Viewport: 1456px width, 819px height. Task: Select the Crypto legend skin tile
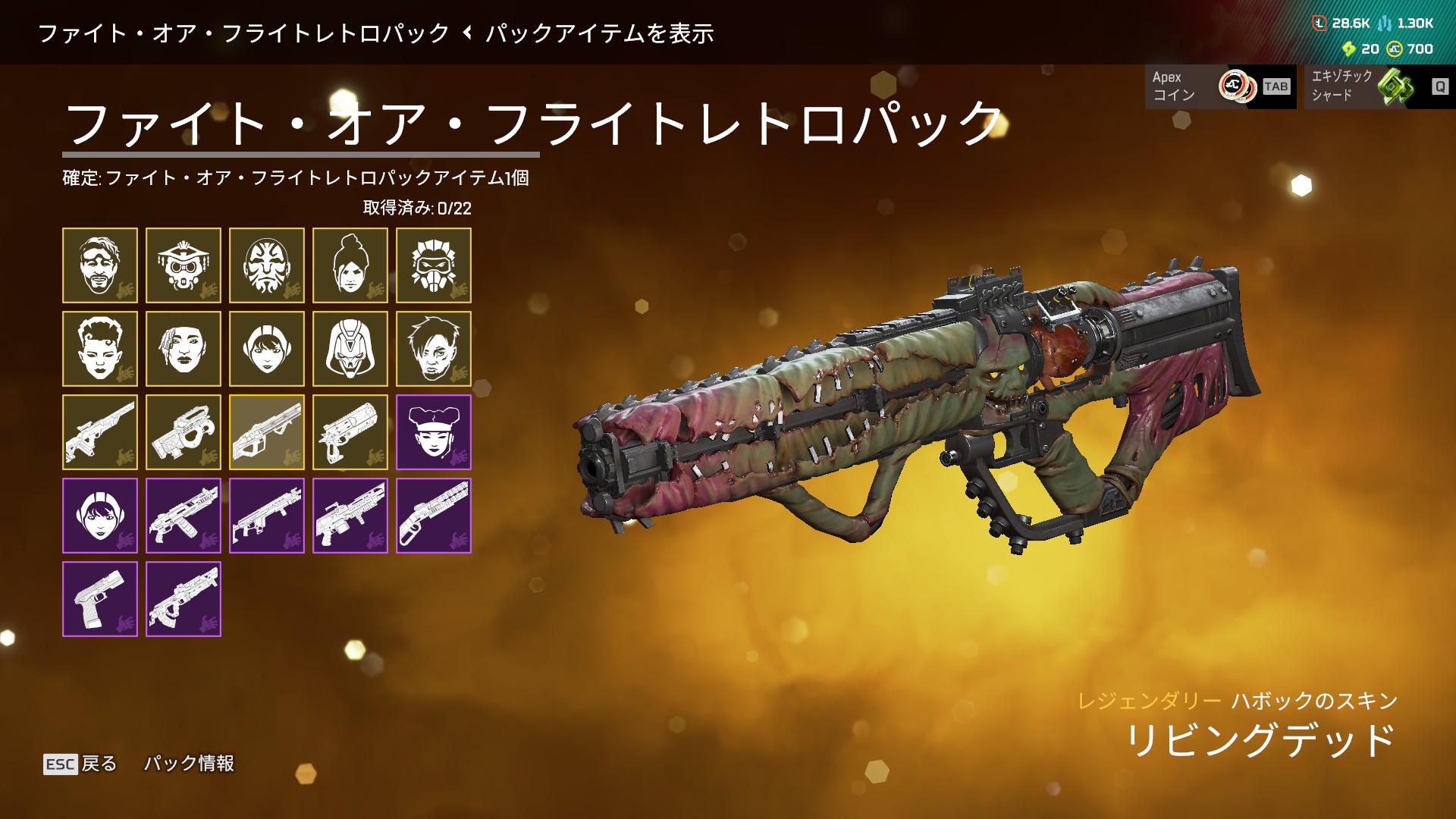pyautogui.click(x=434, y=349)
